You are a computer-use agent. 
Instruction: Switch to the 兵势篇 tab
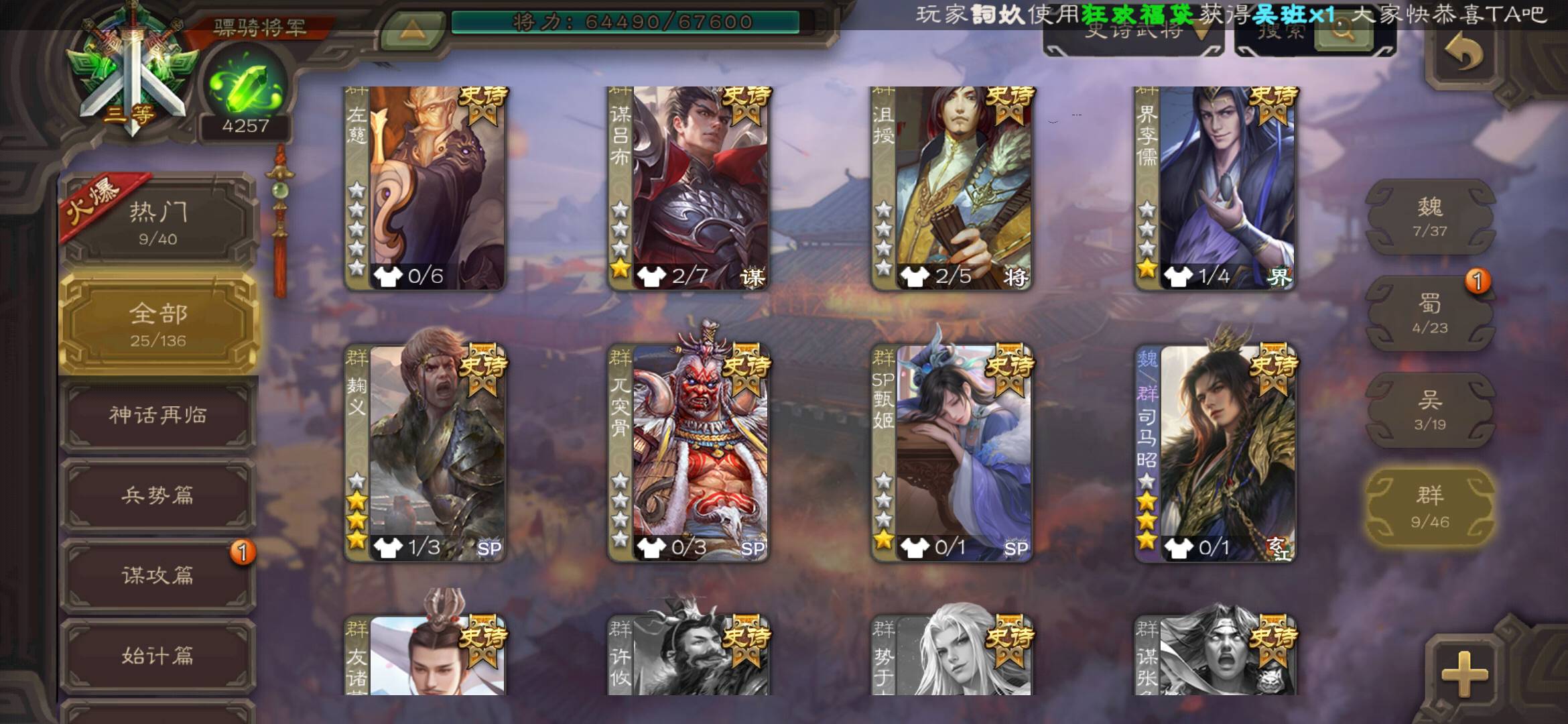pyautogui.click(x=158, y=495)
